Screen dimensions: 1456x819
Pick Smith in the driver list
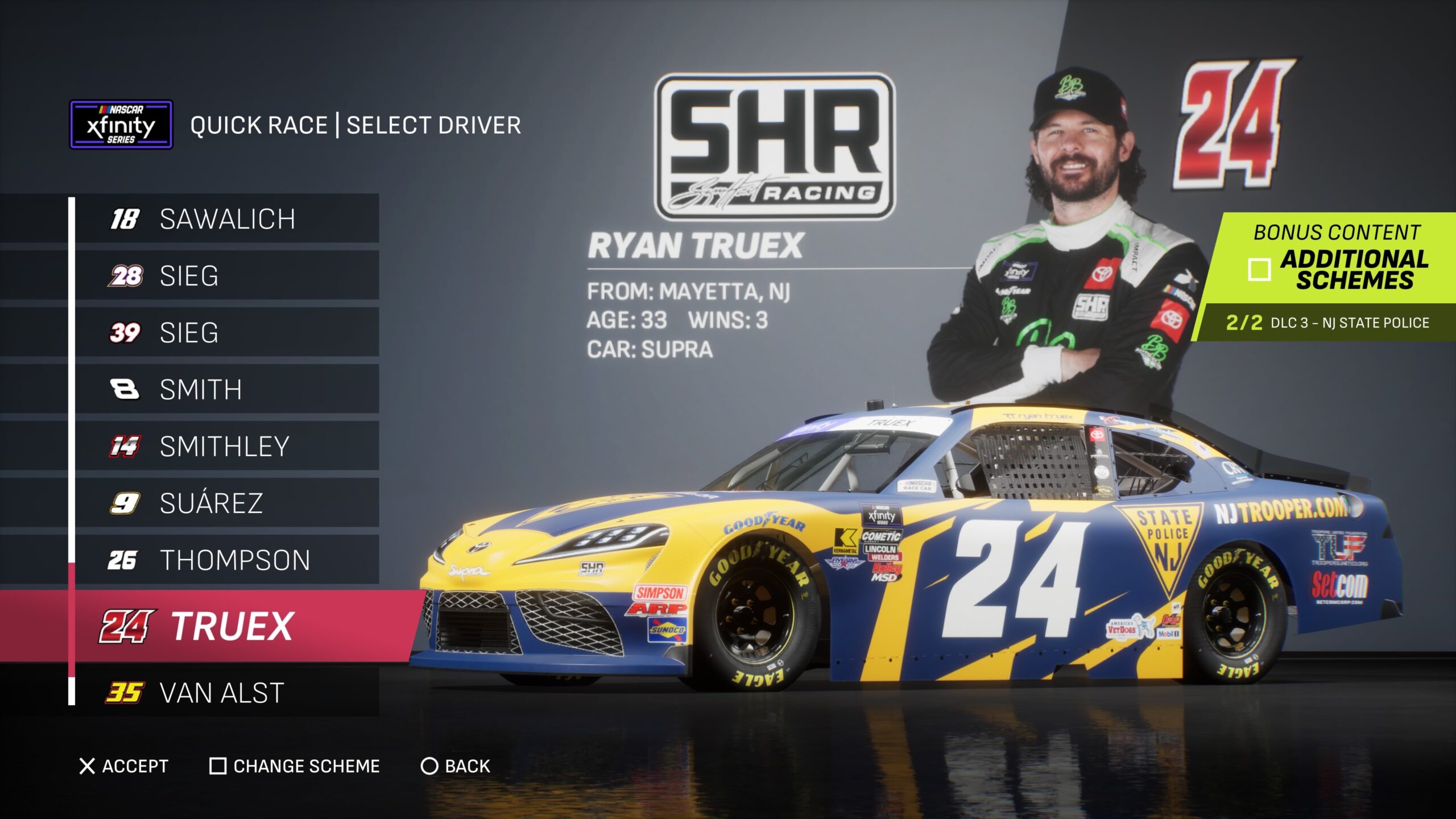[226, 390]
